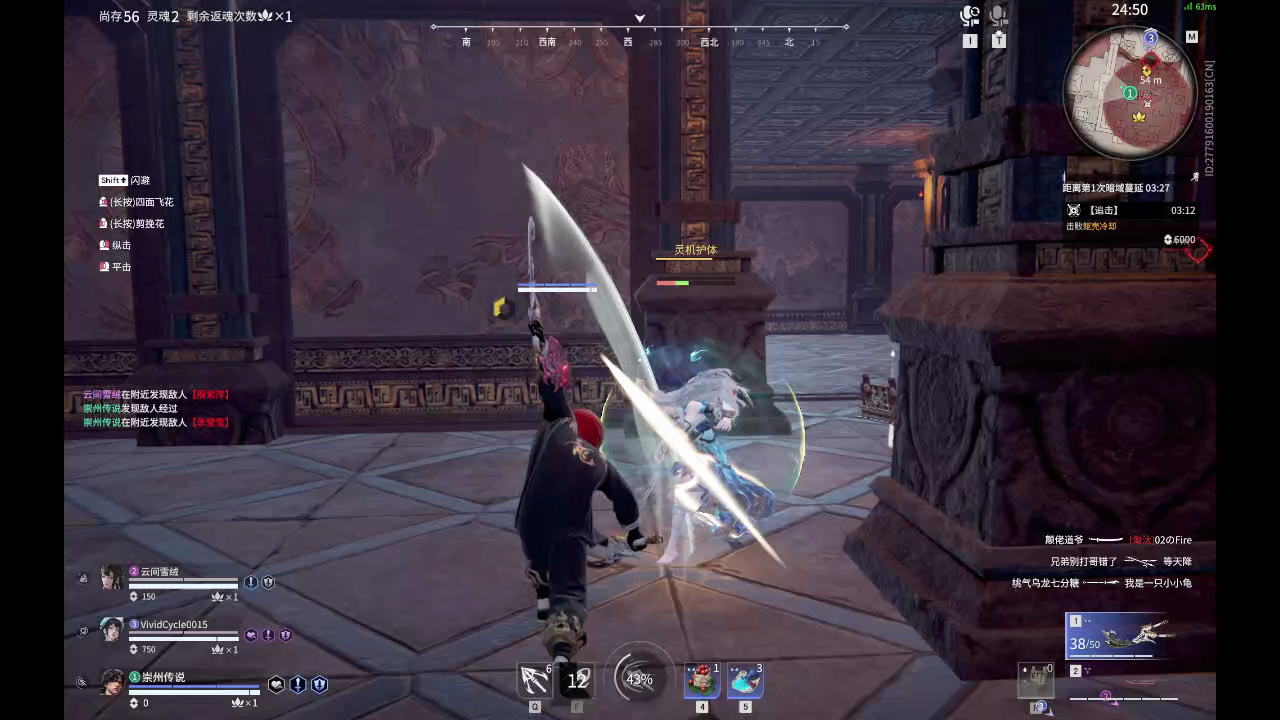Image resolution: width=1280 pixels, height=720 pixels.
Task: Click VividCycle0015's character portrait
Action: click(112, 628)
